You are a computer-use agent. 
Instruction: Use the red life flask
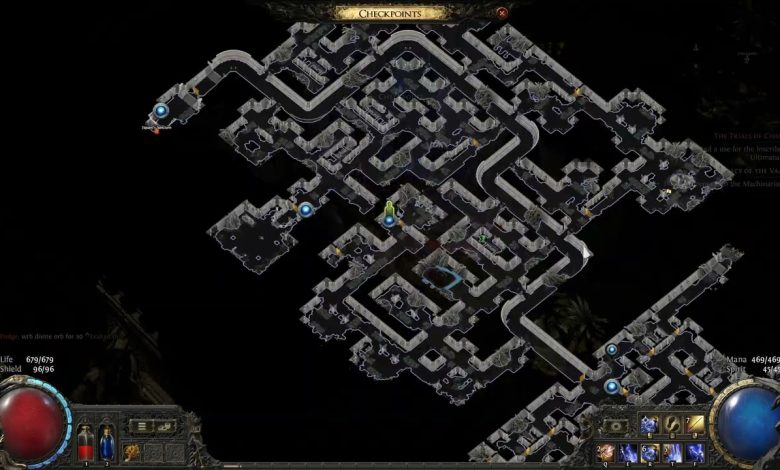85,443
